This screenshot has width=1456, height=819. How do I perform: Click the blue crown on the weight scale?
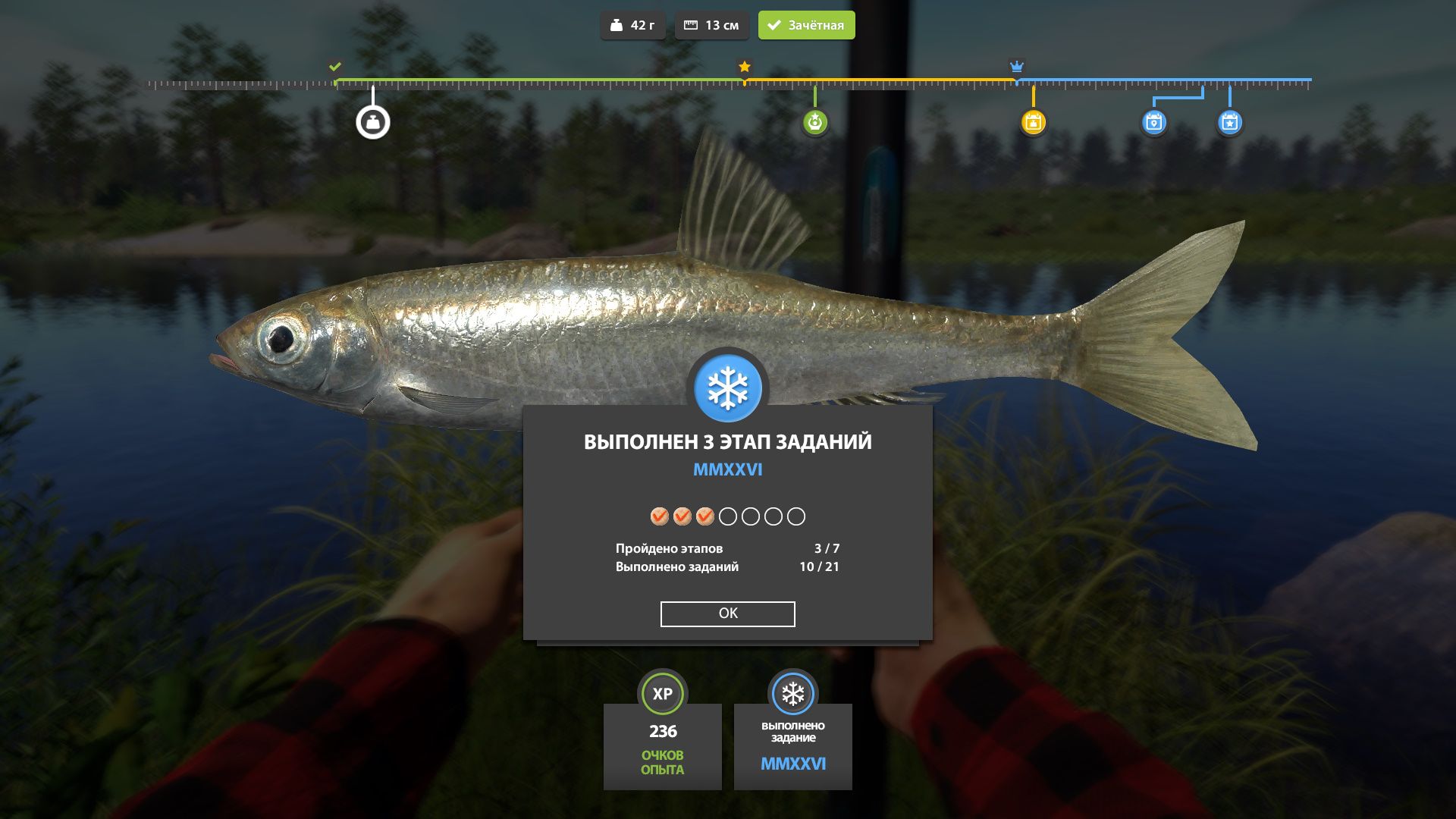[1016, 67]
